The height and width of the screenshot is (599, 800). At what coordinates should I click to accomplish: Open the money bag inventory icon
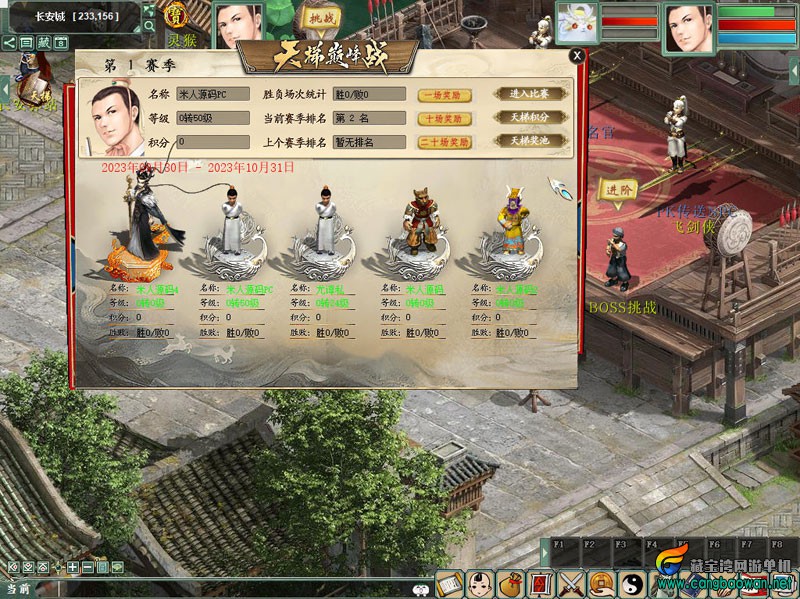tap(510, 582)
